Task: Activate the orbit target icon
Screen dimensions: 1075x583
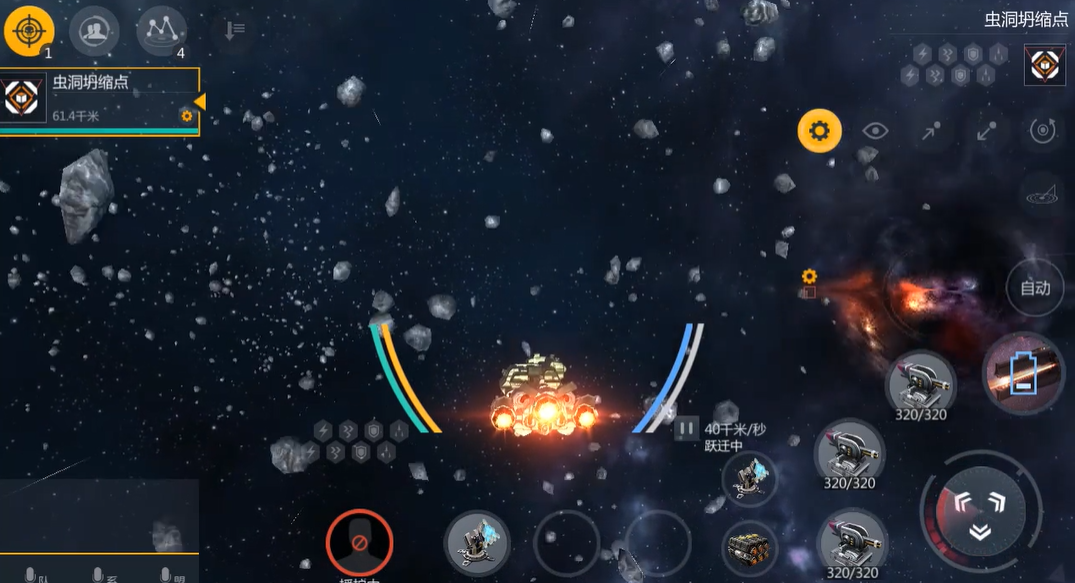Action: click(1044, 131)
